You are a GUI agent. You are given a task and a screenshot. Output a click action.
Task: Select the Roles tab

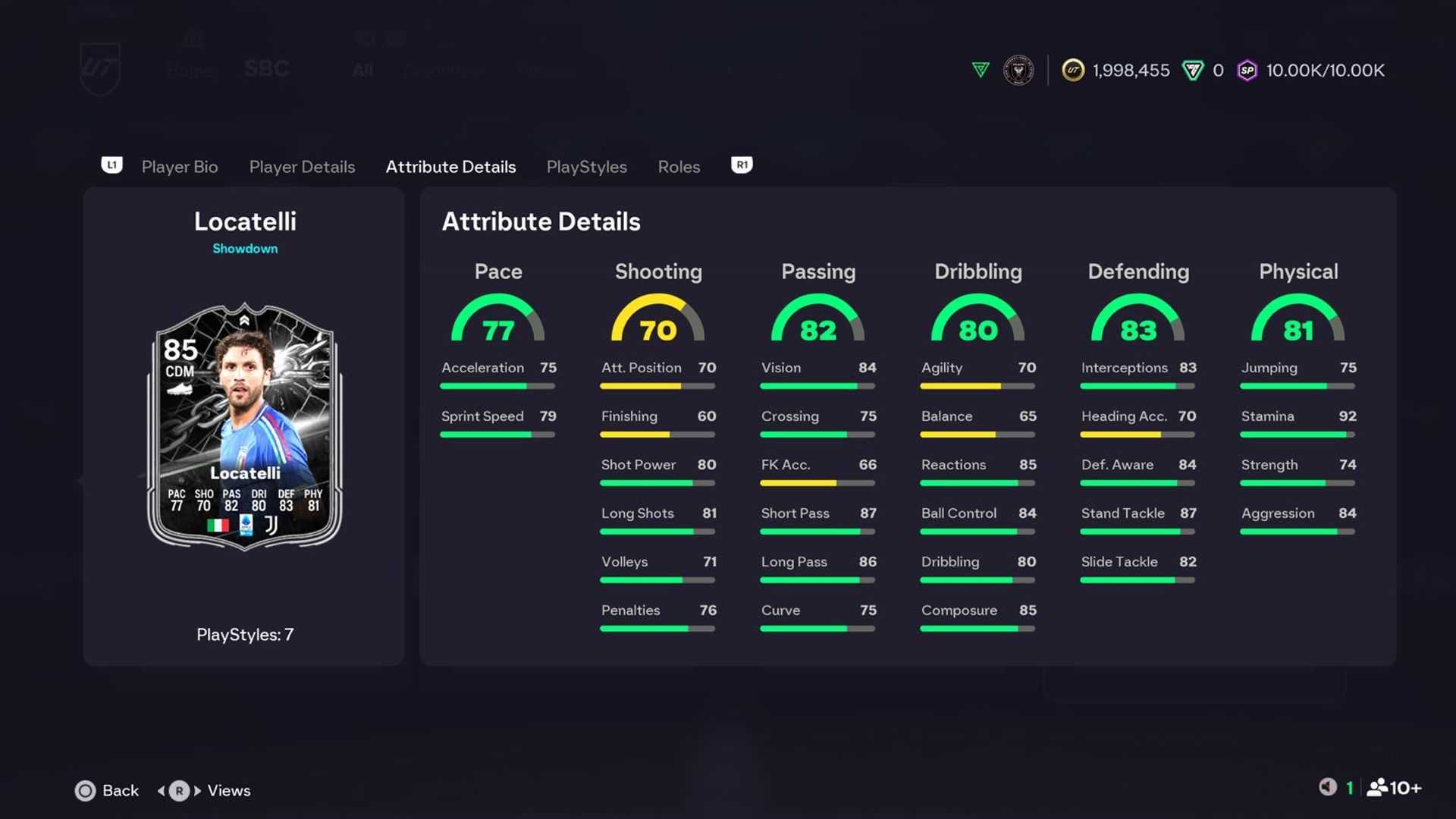coord(678,166)
